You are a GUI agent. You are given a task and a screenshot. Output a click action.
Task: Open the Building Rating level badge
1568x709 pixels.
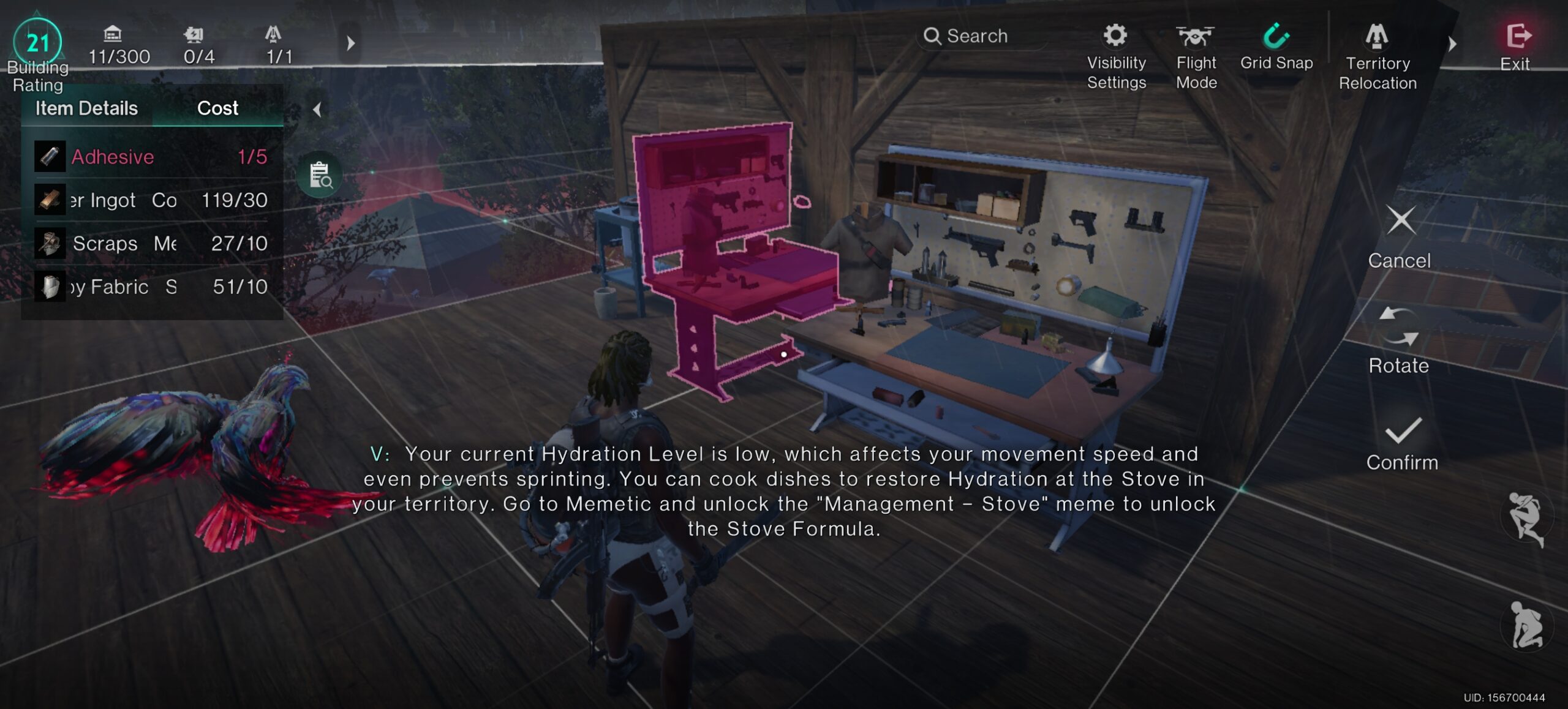click(x=37, y=43)
